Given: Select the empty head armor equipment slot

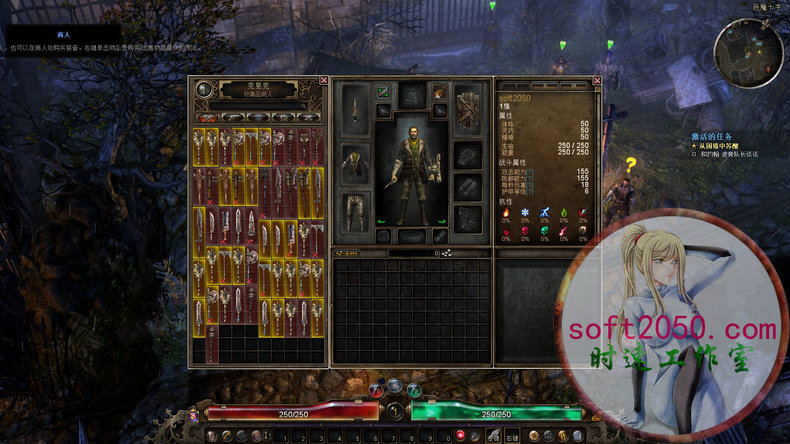Looking at the screenshot, I should 411,96.
